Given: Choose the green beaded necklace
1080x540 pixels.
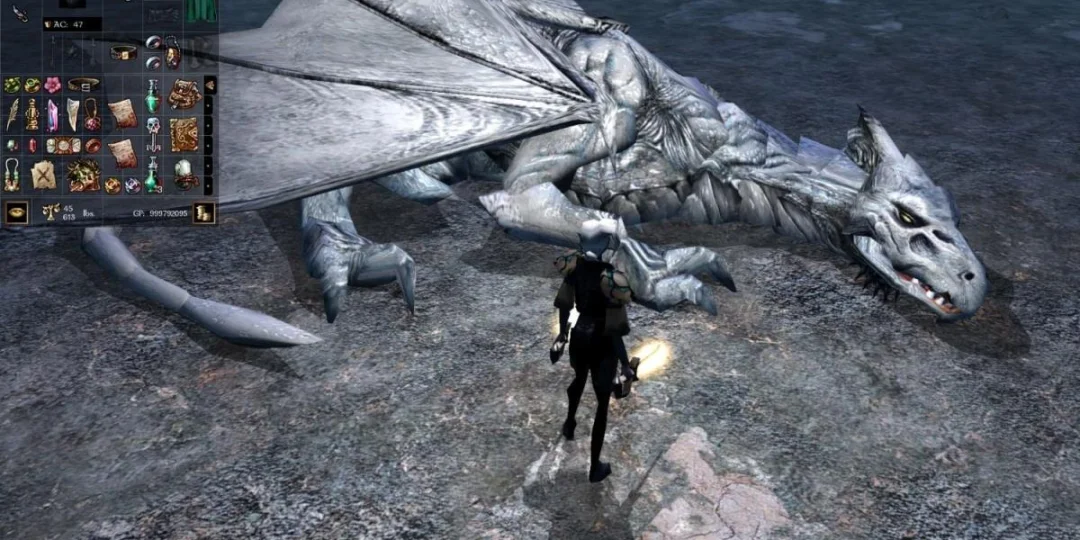Looking at the screenshot, I should pyautogui.click(x=12, y=175).
